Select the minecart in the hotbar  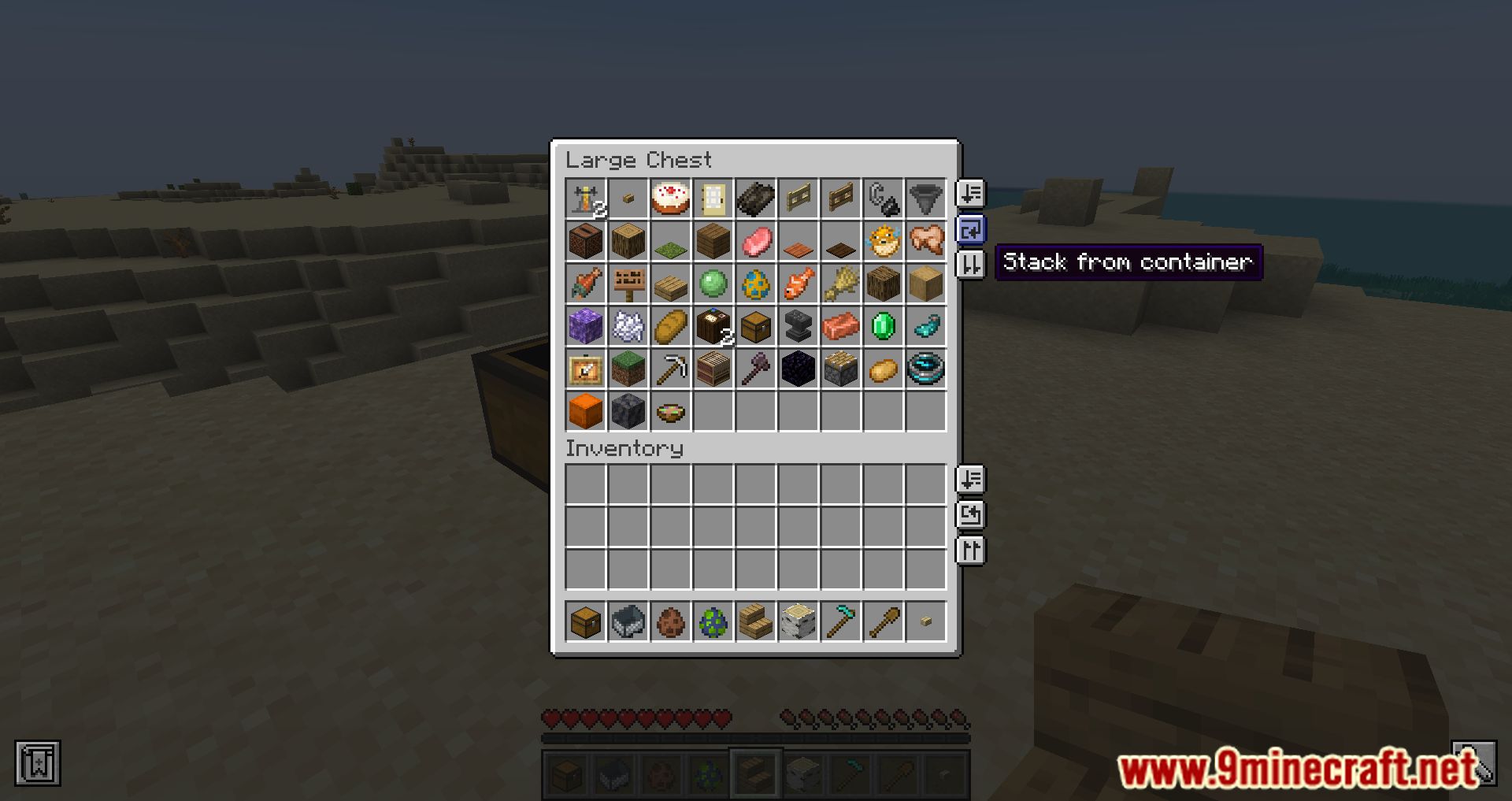[x=628, y=622]
